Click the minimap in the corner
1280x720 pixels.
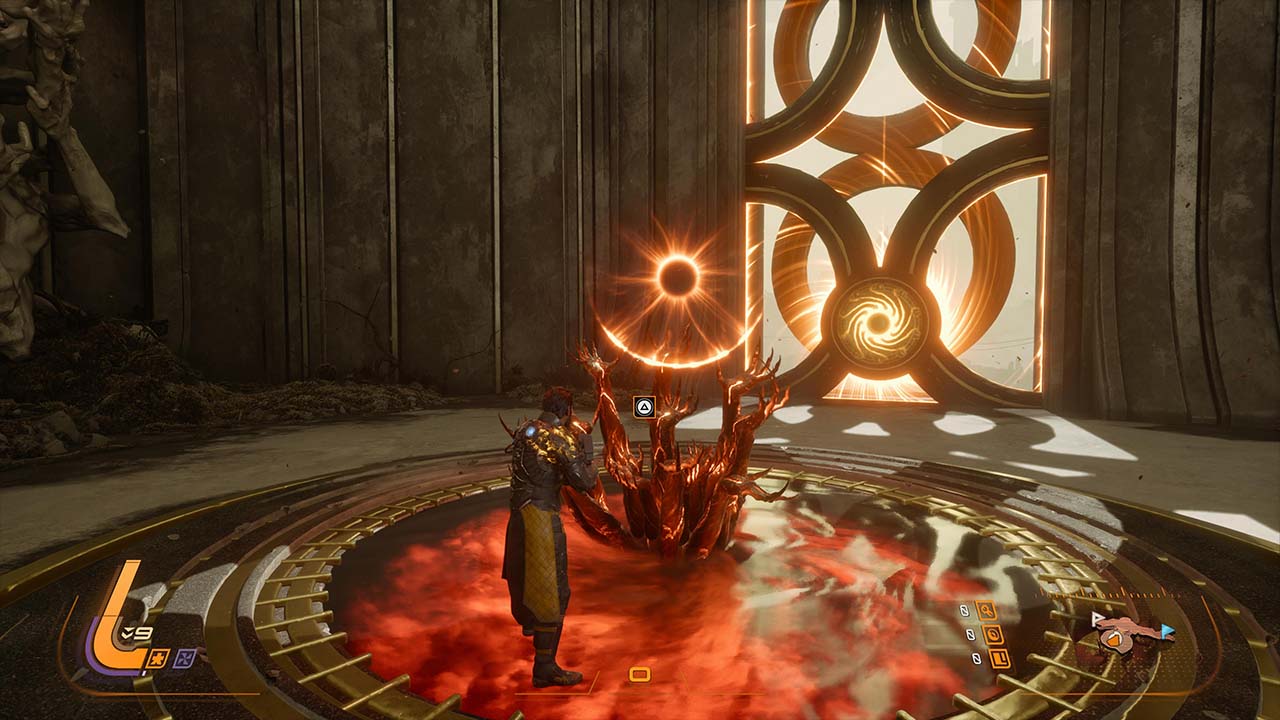1130,634
